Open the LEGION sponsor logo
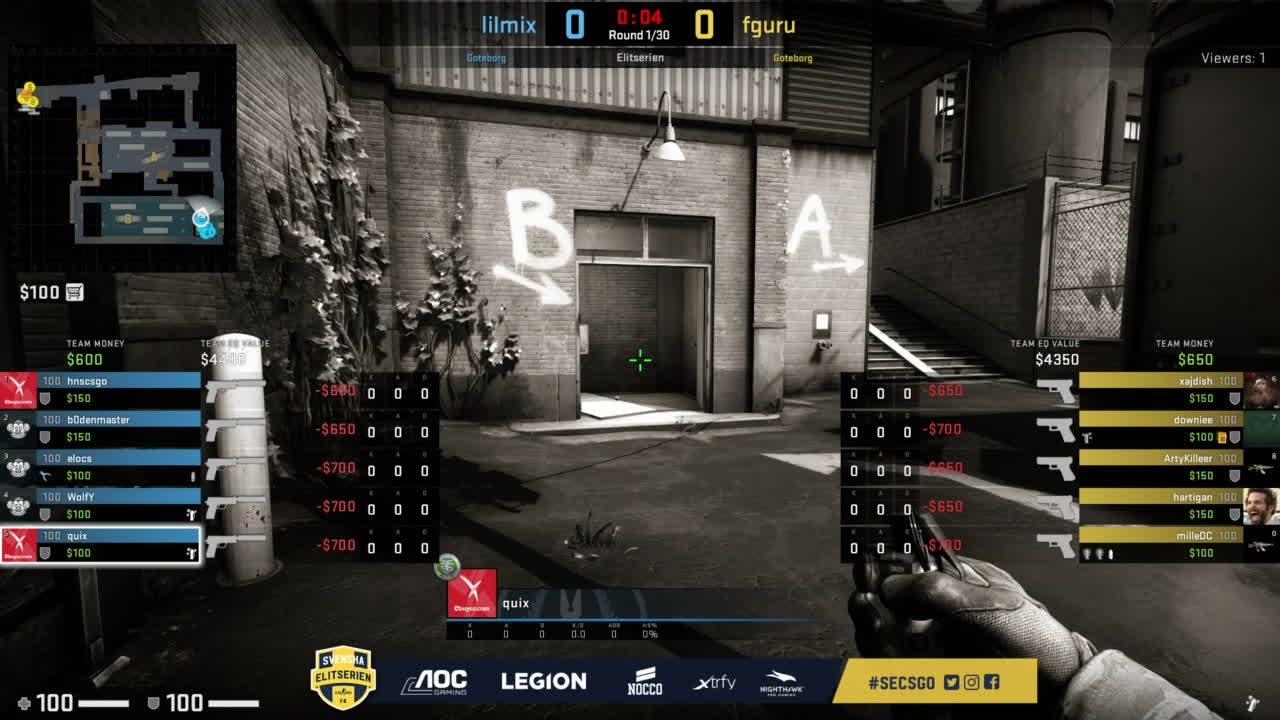Image resolution: width=1280 pixels, height=720 pixels. [x=544, y=680]
